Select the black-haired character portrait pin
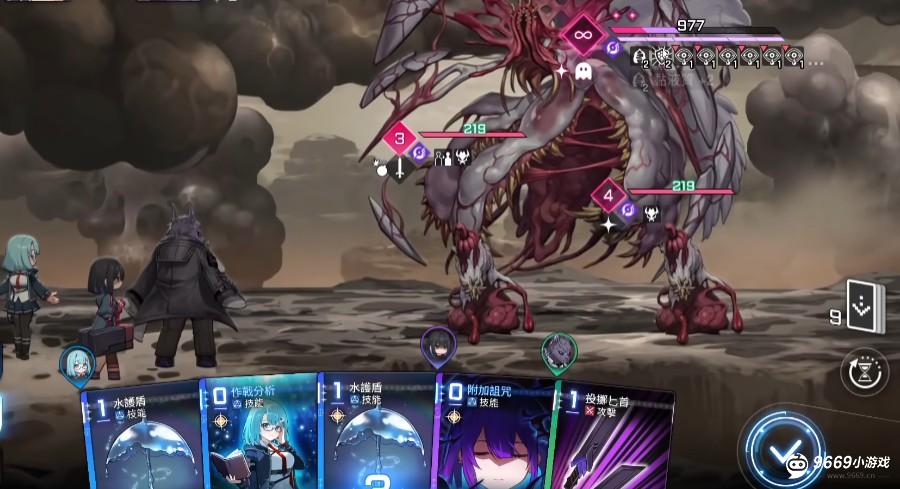This screenshot has height=489, width=900. [x=438, y=346]
